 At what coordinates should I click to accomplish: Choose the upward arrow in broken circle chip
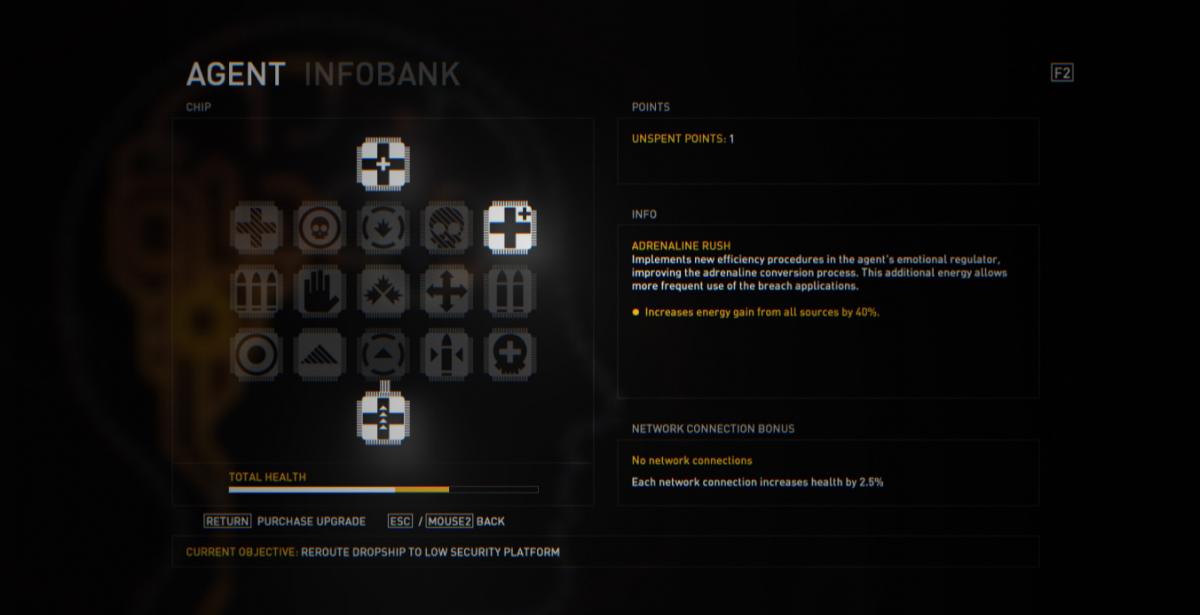383,355
